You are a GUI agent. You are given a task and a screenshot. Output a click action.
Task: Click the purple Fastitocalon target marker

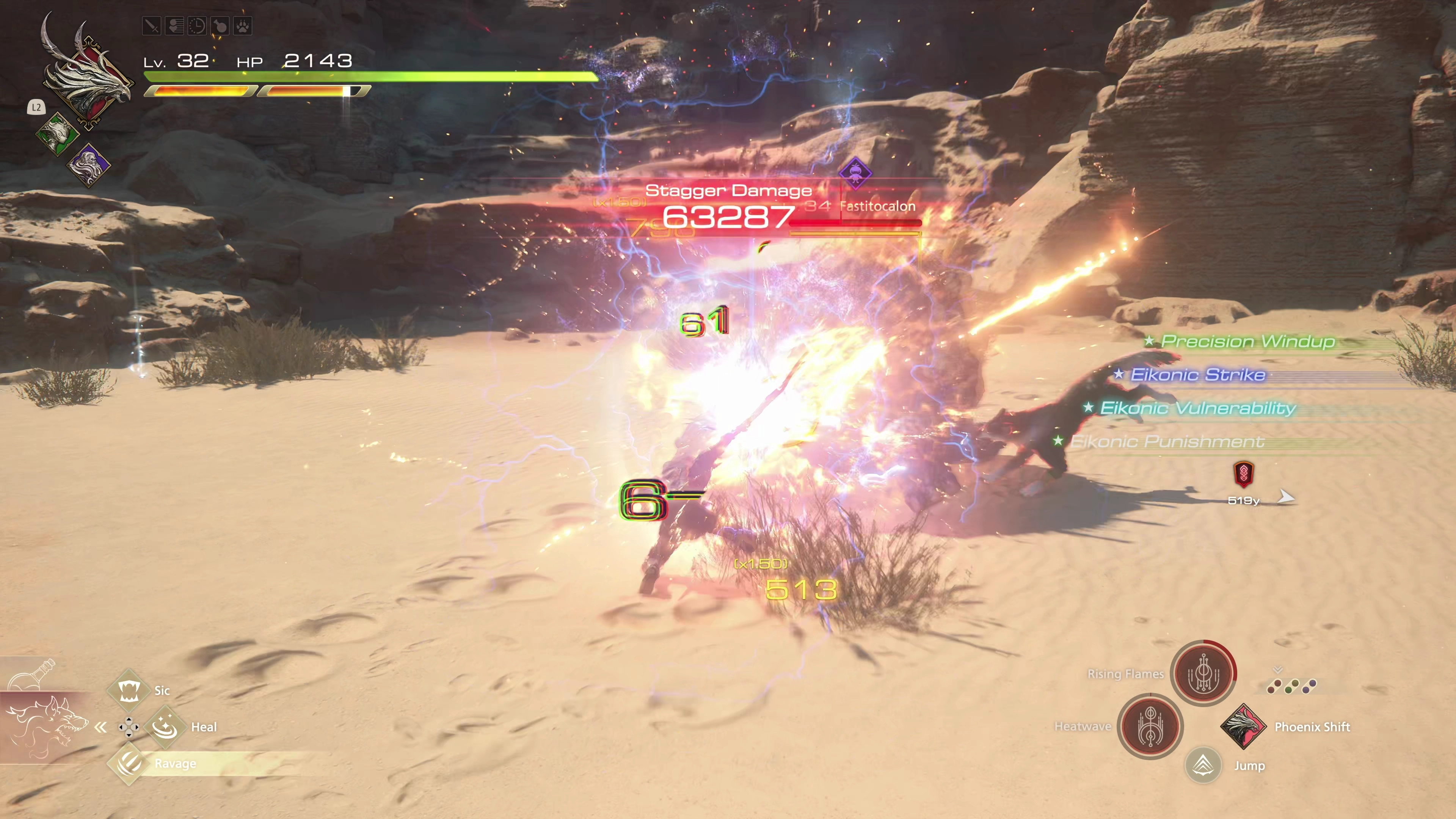click(x=855, y=173)
